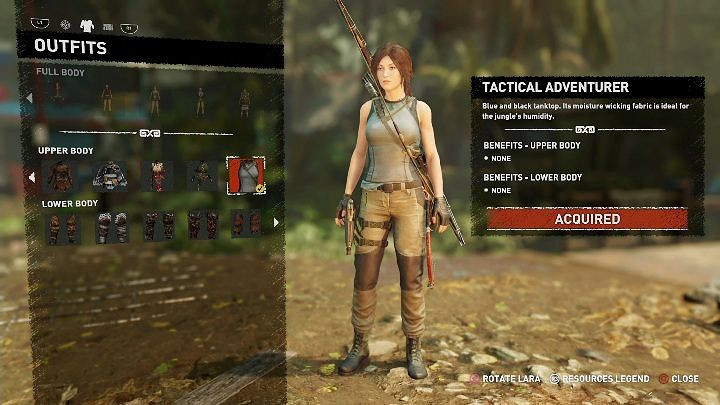
Task: Click the left arrow beside upper body outfits
Action: (x=30, y=177)
